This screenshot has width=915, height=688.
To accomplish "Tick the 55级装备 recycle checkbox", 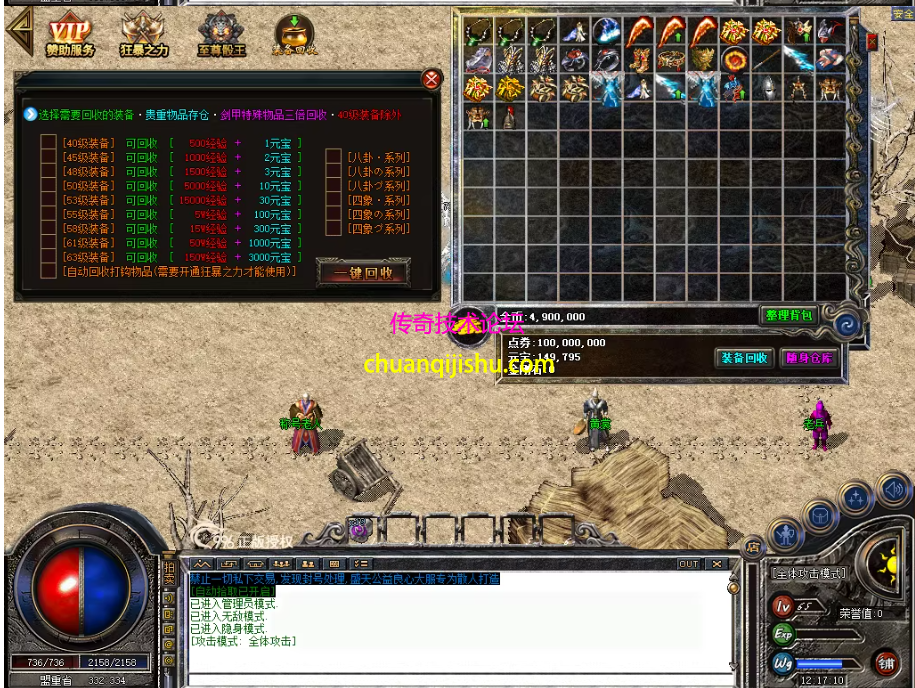I will [x=48, y=214].
